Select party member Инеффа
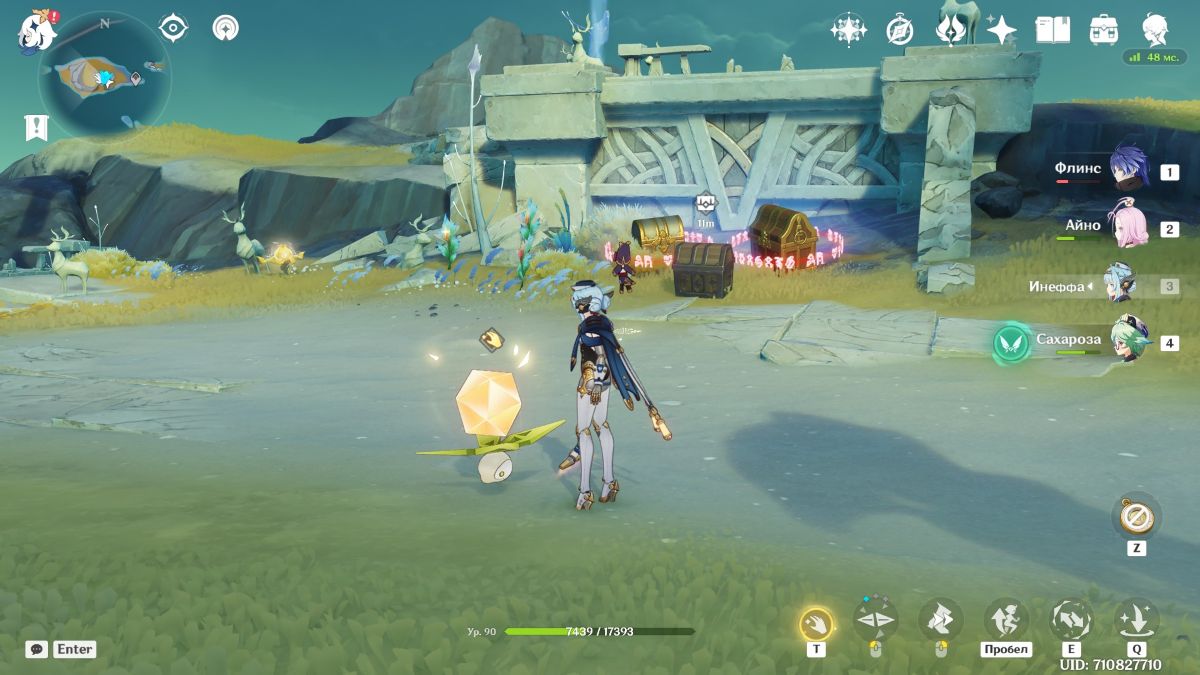 (x=1121, y=286)
